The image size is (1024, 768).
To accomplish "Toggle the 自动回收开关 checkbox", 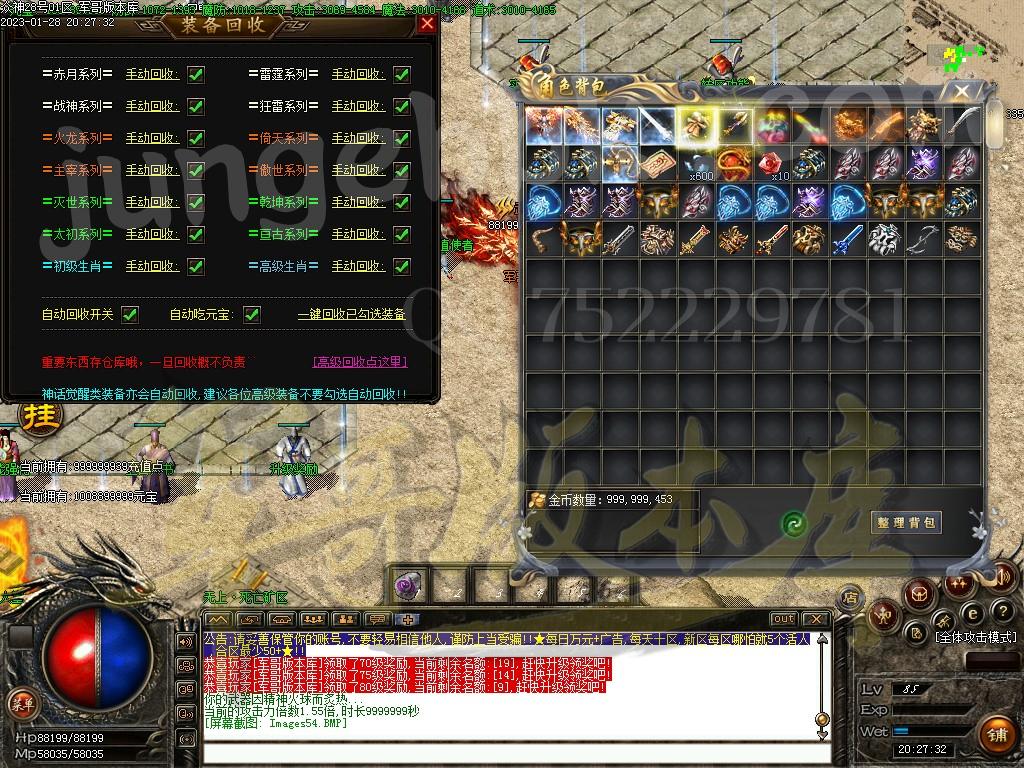I will click(130, 314).
